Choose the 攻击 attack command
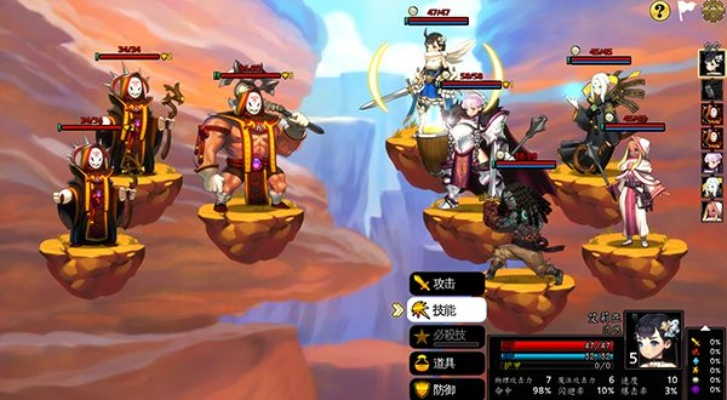 (x=446, y=284)
